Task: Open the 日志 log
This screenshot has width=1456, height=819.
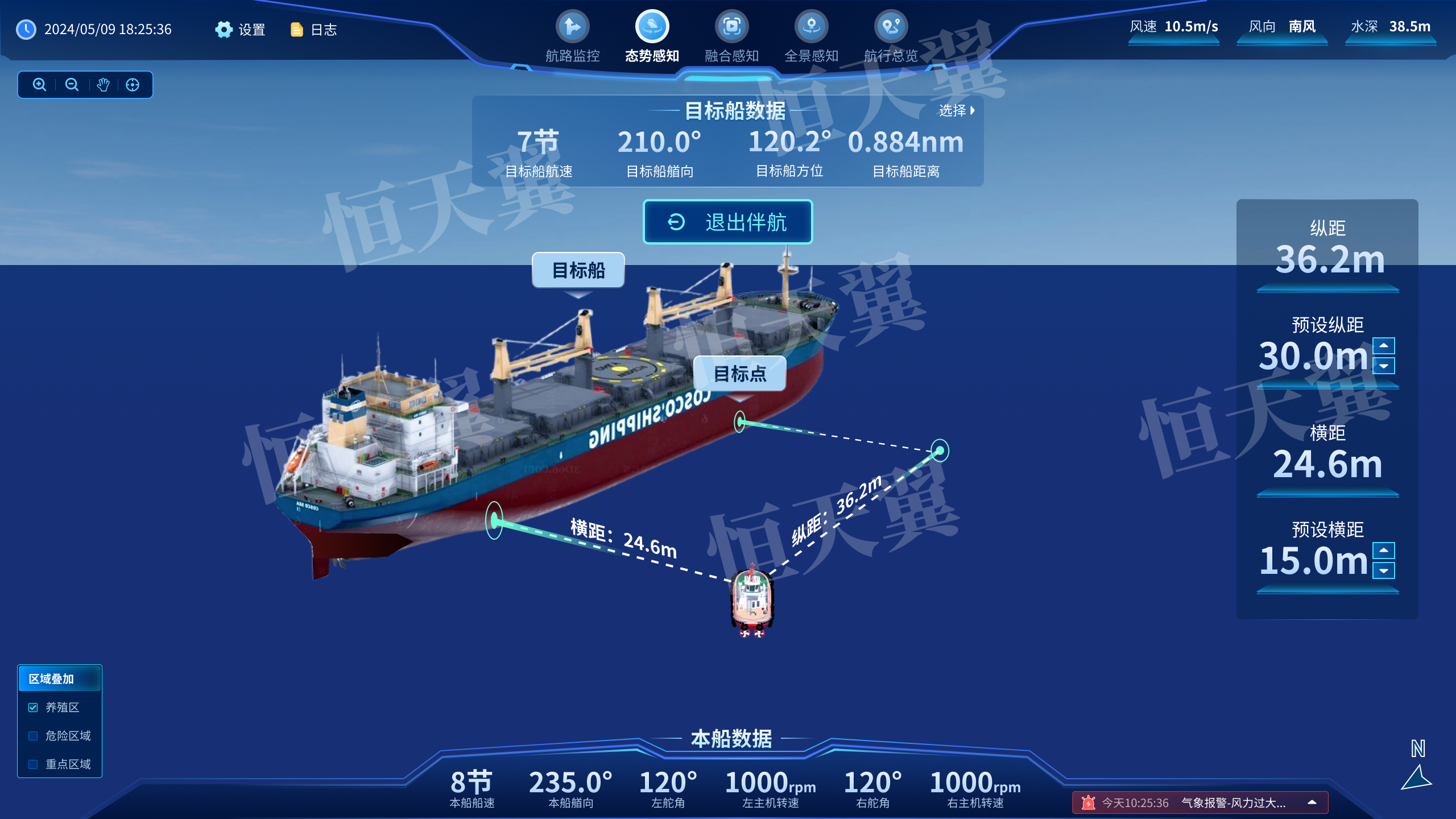Action: [313, 30]
